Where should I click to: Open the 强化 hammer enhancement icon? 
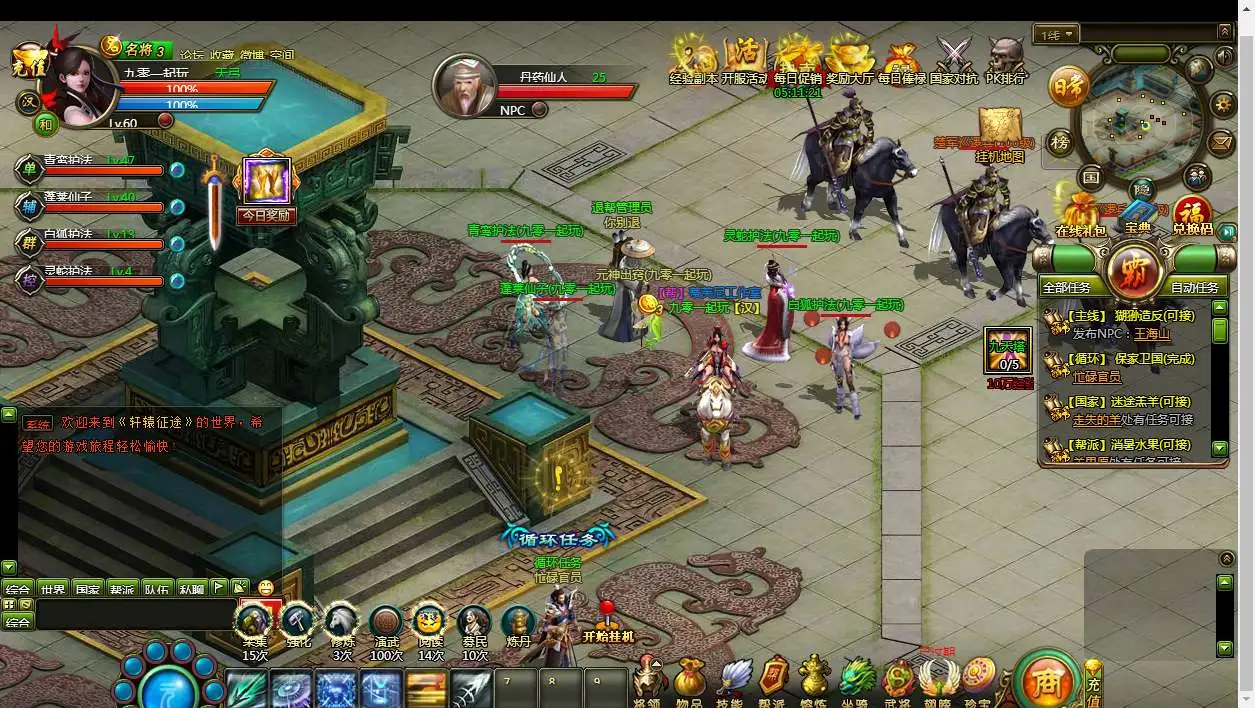pyautogui.click(x=298, y=624)
